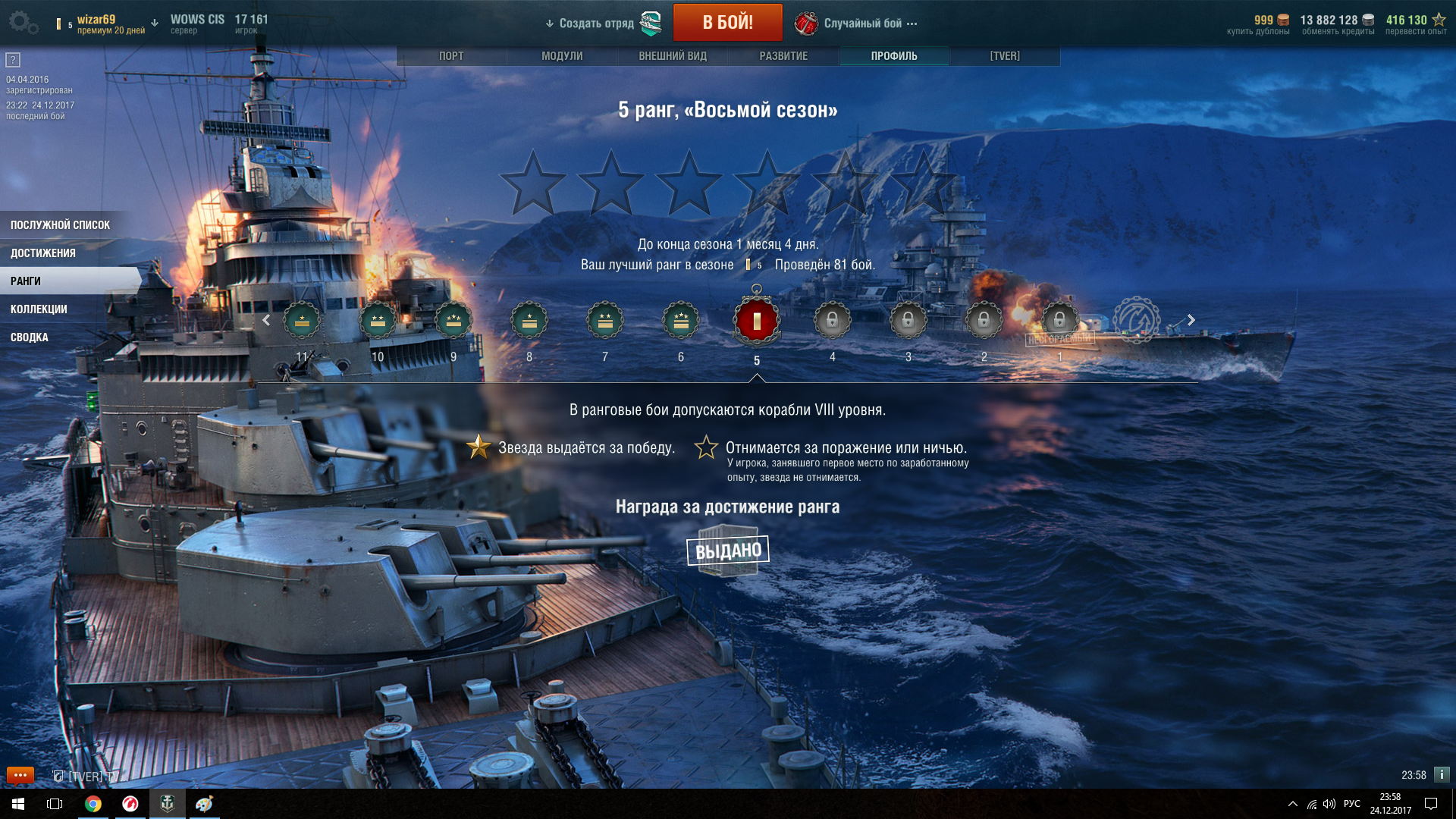Go to the РАЗВИТИЕ tab
This screenshot has height=819, width=1456.
coord(783,56)
